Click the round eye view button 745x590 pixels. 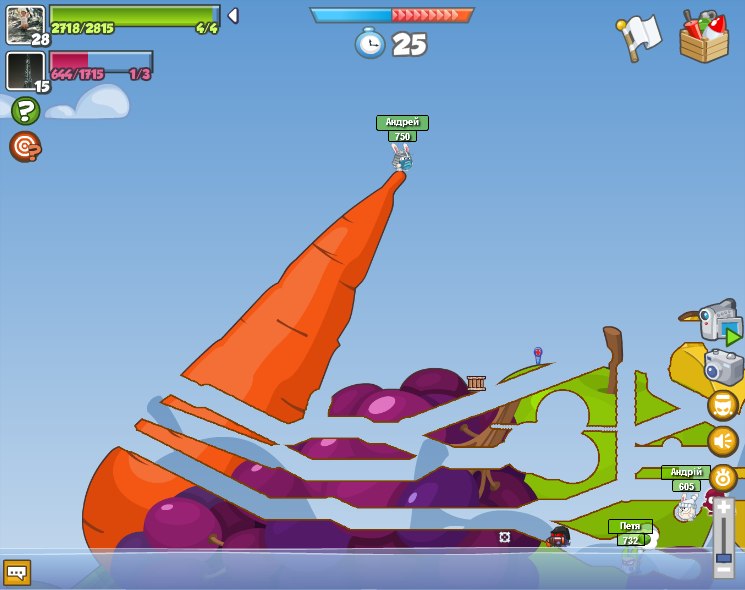[x=722, y=477]
